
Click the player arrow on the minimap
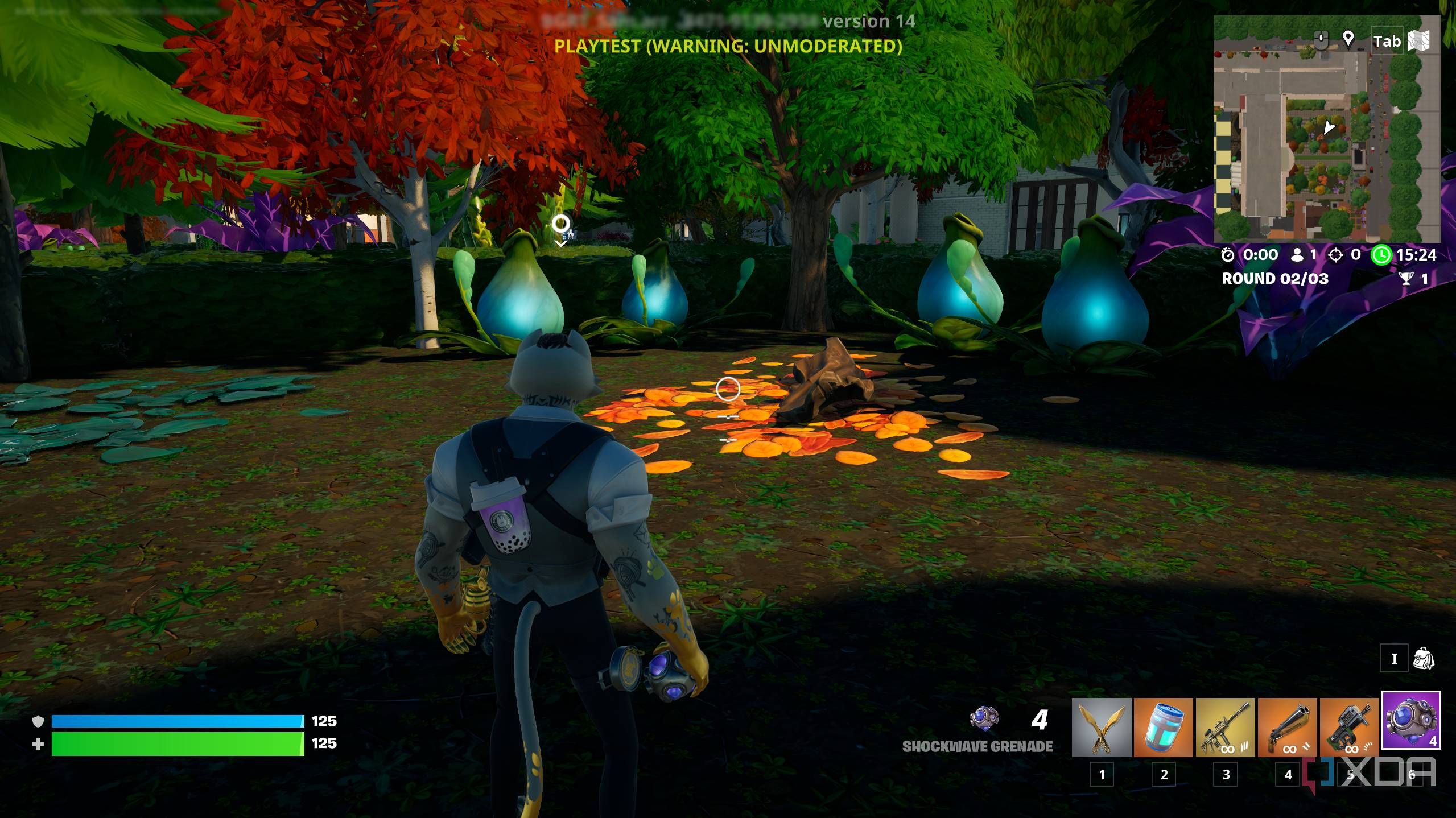pos(1329,127)
